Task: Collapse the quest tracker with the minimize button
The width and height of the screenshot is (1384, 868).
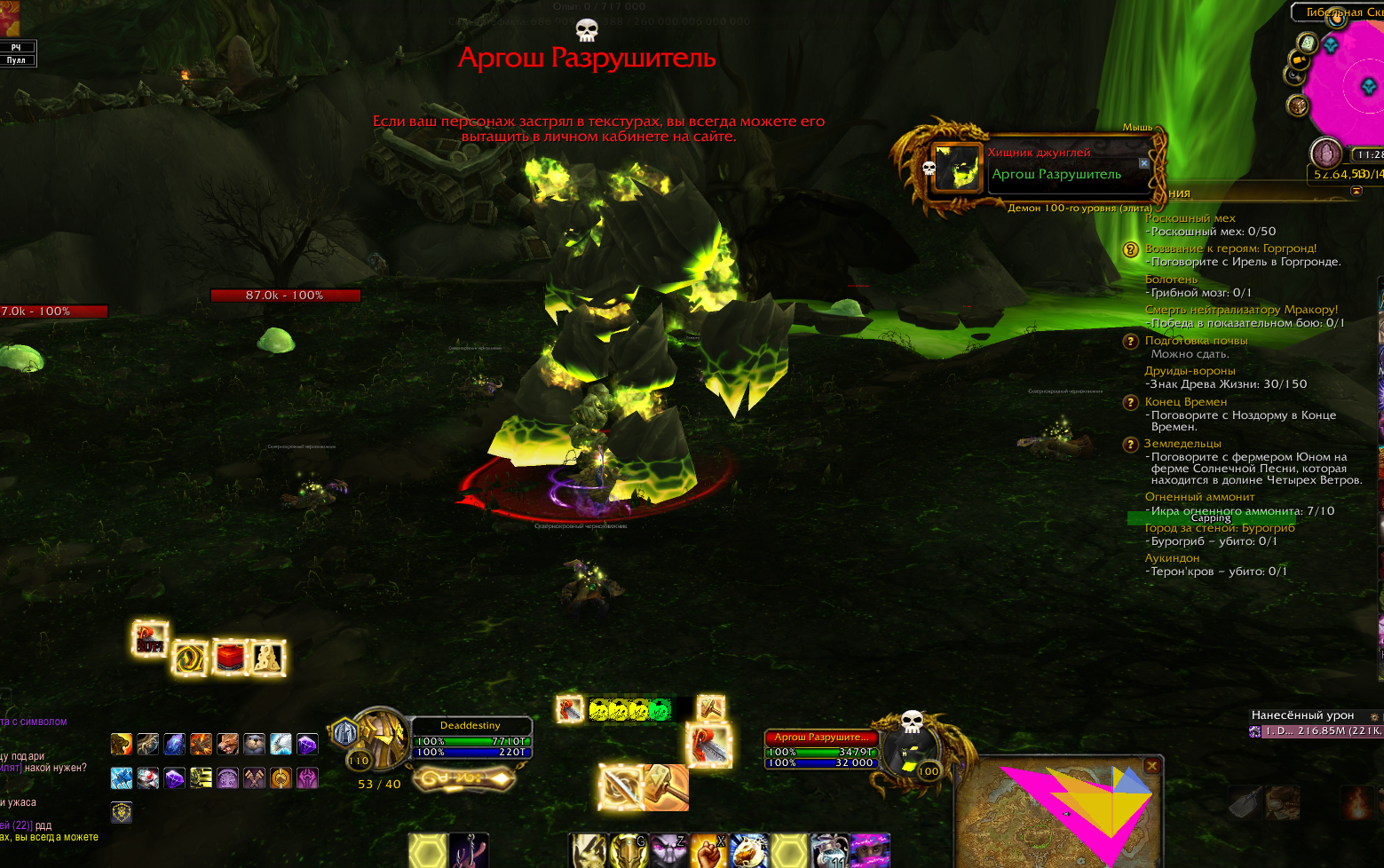Action: tap(1356, 192)
